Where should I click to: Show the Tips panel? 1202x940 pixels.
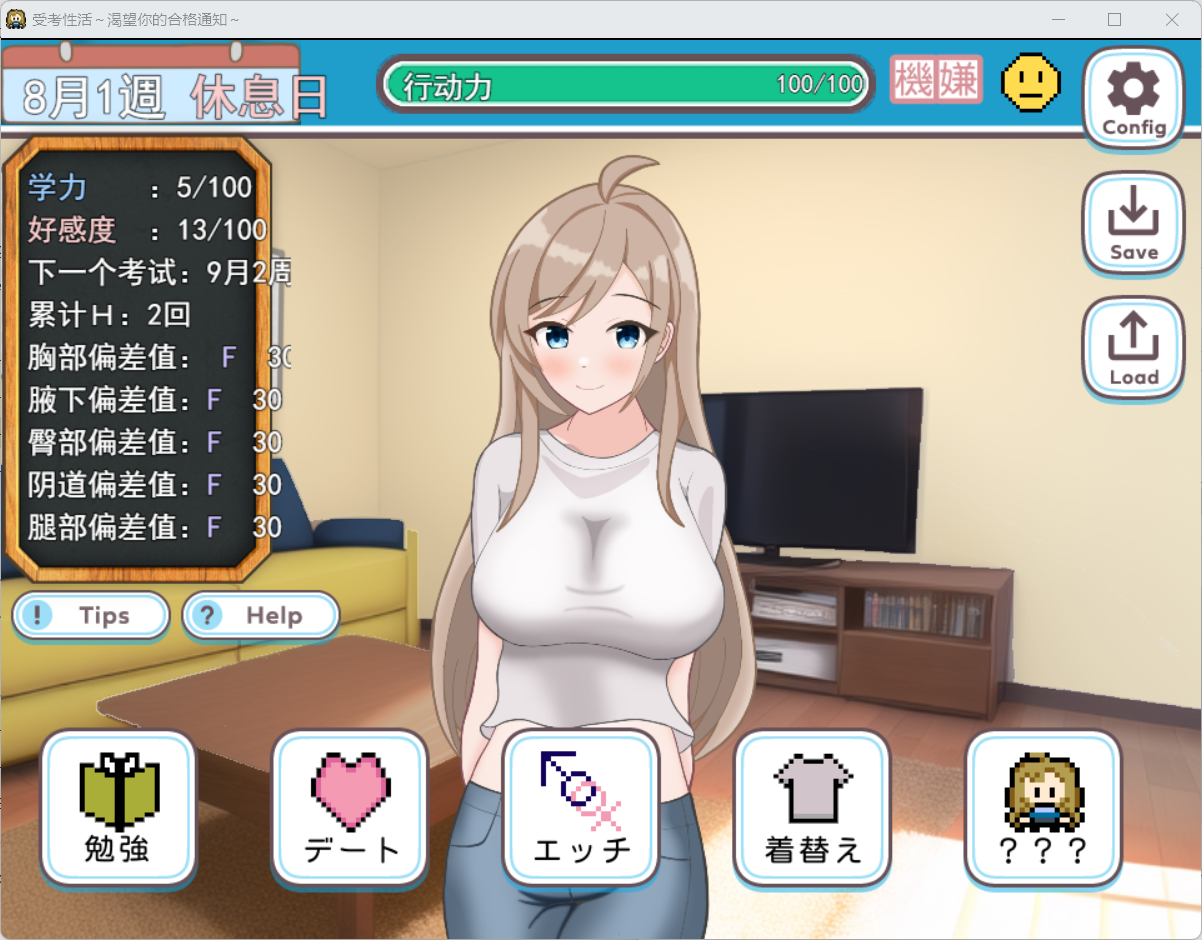[91, 615]
